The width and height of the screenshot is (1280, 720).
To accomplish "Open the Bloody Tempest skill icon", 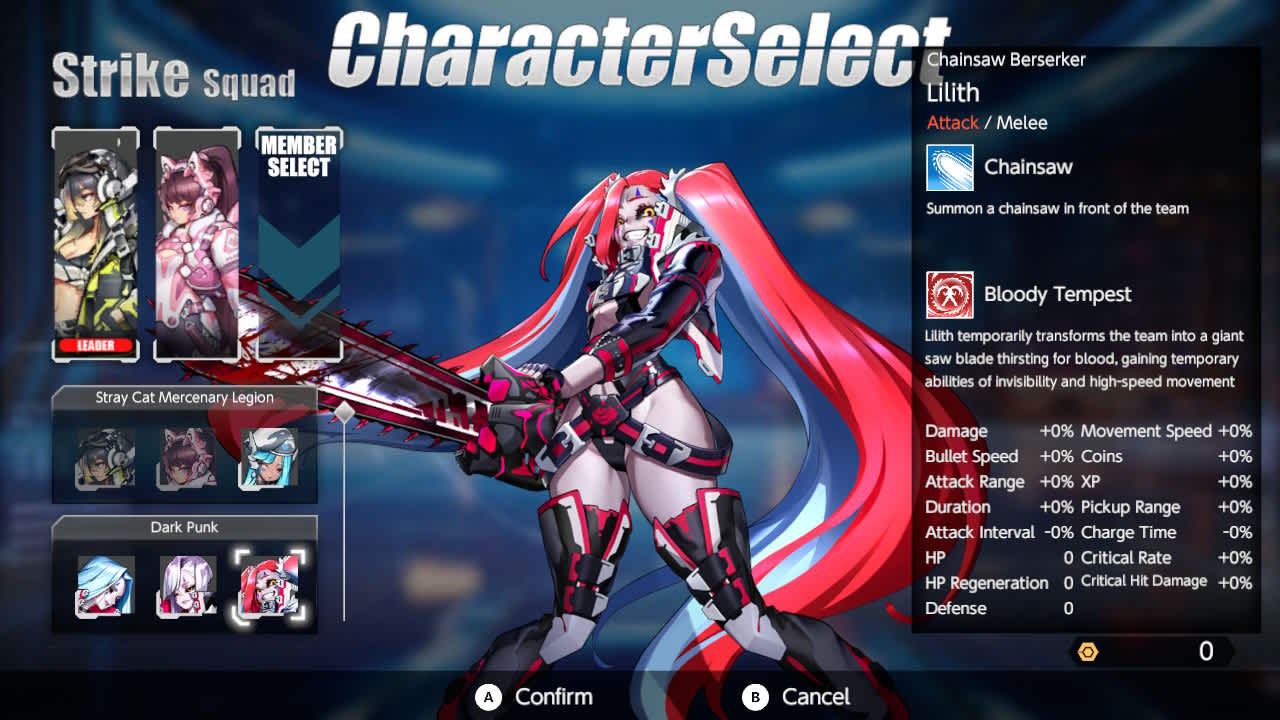I will [x=948, y=295].
